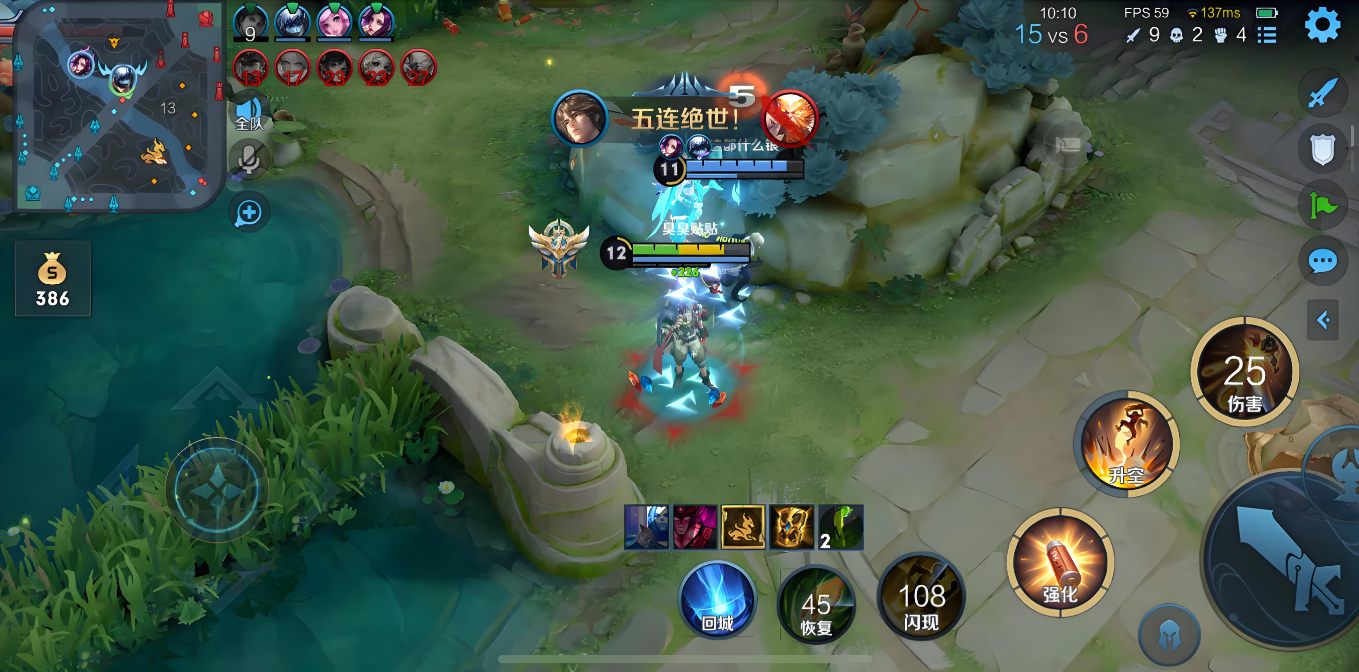The width and height of the screenshot is (1359, 672).
Task: Activate the 升空 ability
Action: pyautogui.click(x=1127, y=443)
